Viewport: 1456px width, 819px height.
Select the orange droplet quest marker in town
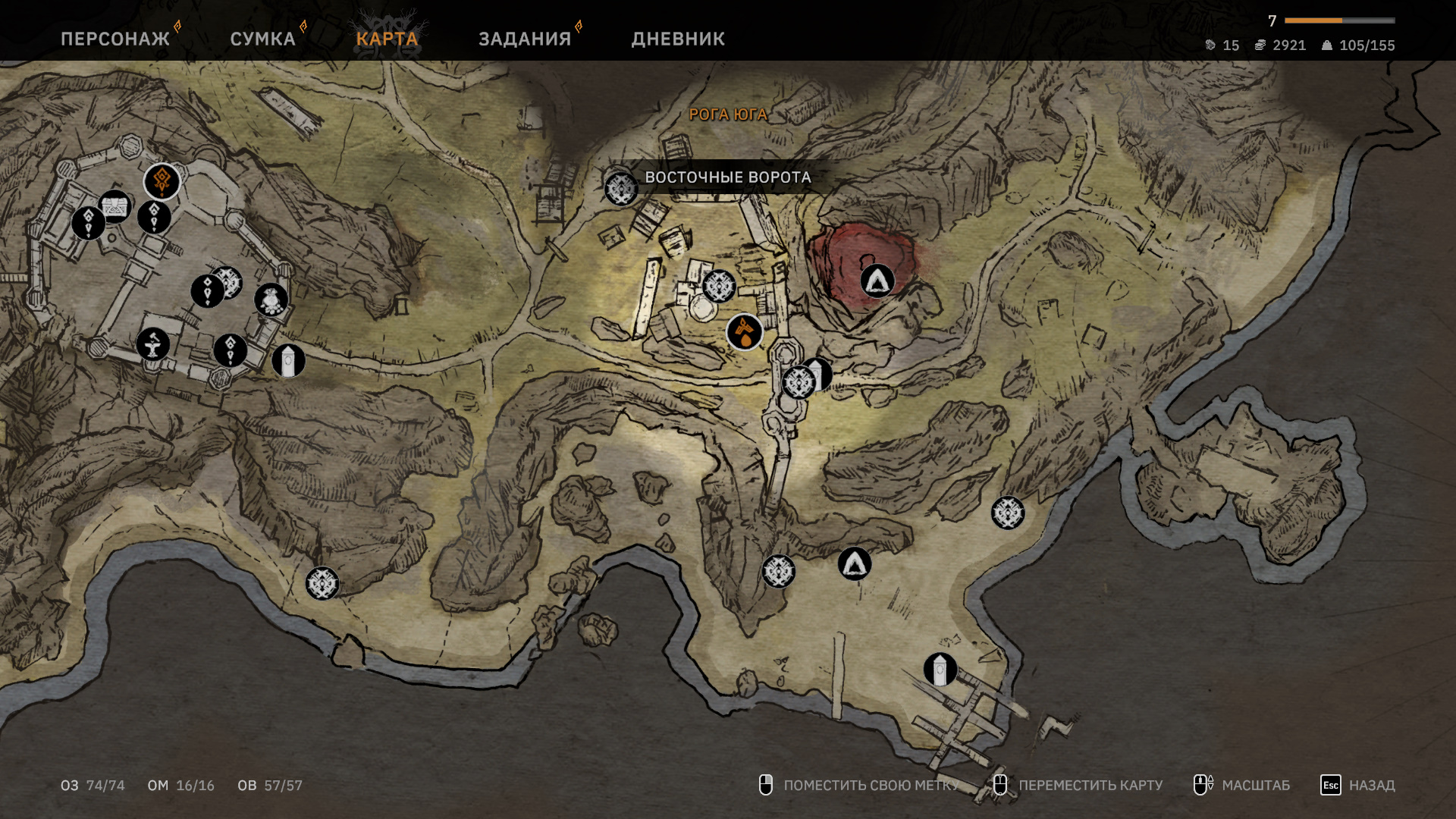[745, 332]
